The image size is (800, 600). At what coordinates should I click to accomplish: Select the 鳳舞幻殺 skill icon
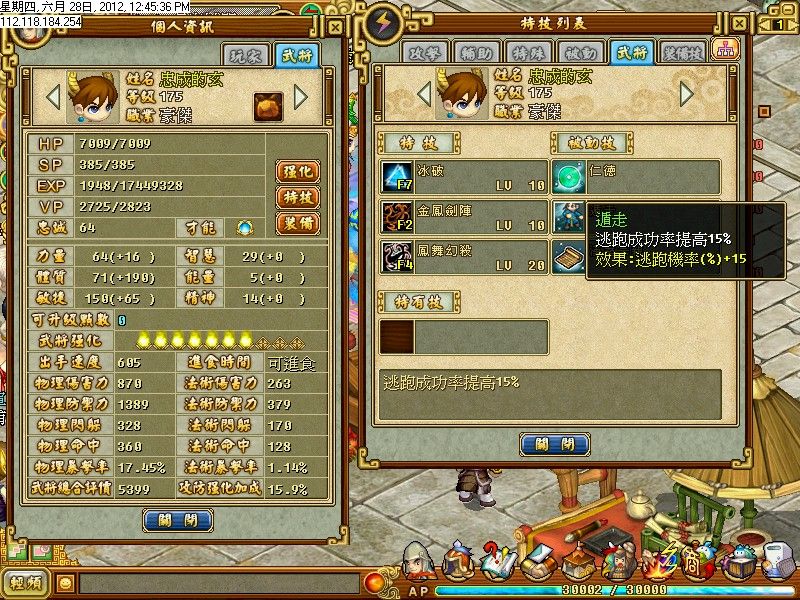pyautogui.click(x=396, y=255)
